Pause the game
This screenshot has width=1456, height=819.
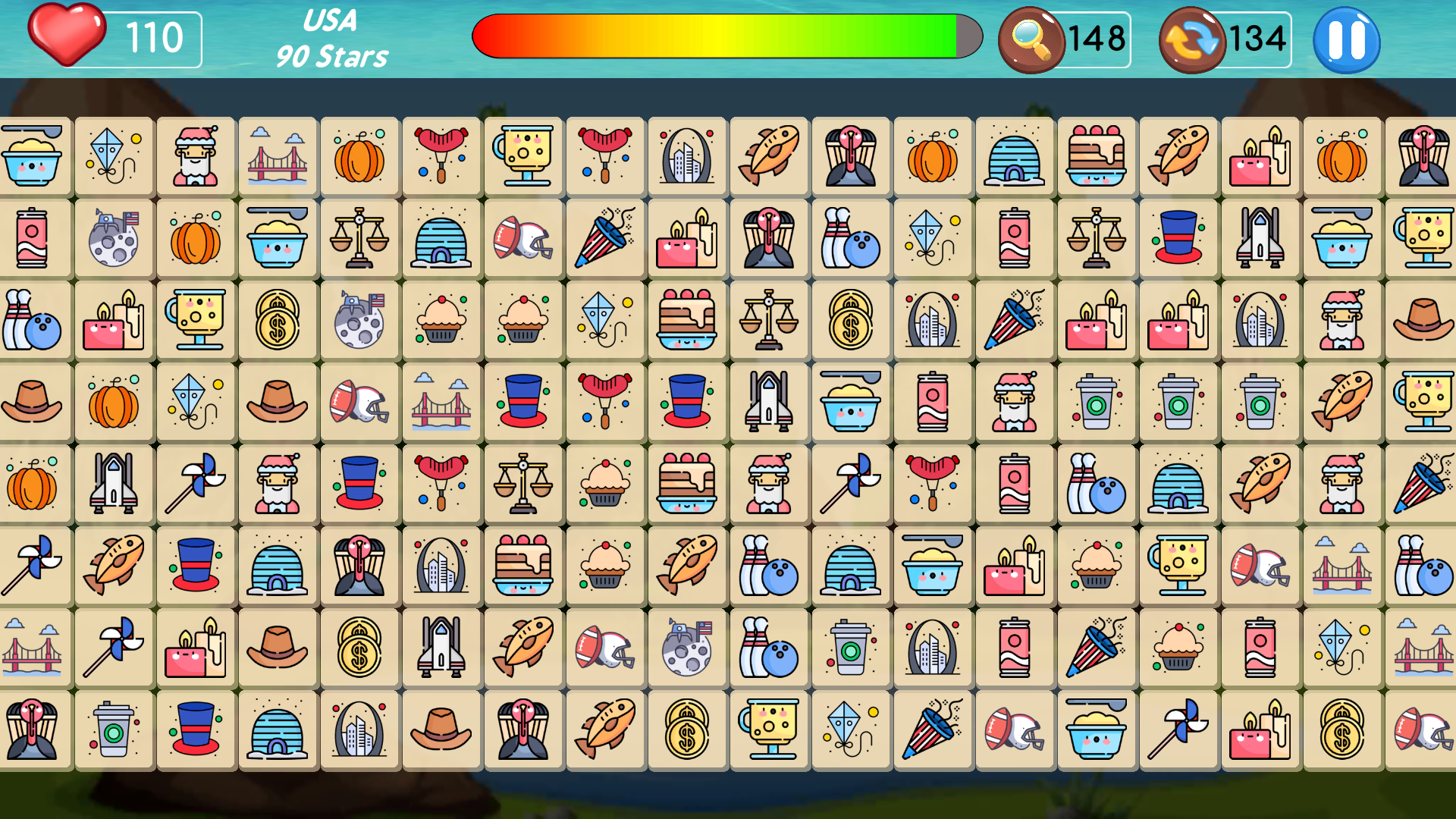pyautogui.click(x=1348, y=41)
